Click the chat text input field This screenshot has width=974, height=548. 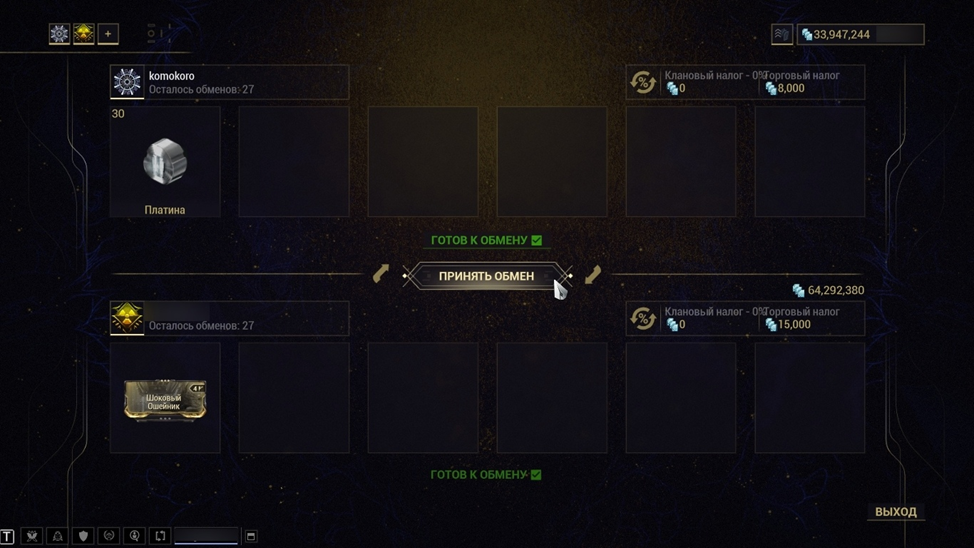tap(207, 537)
